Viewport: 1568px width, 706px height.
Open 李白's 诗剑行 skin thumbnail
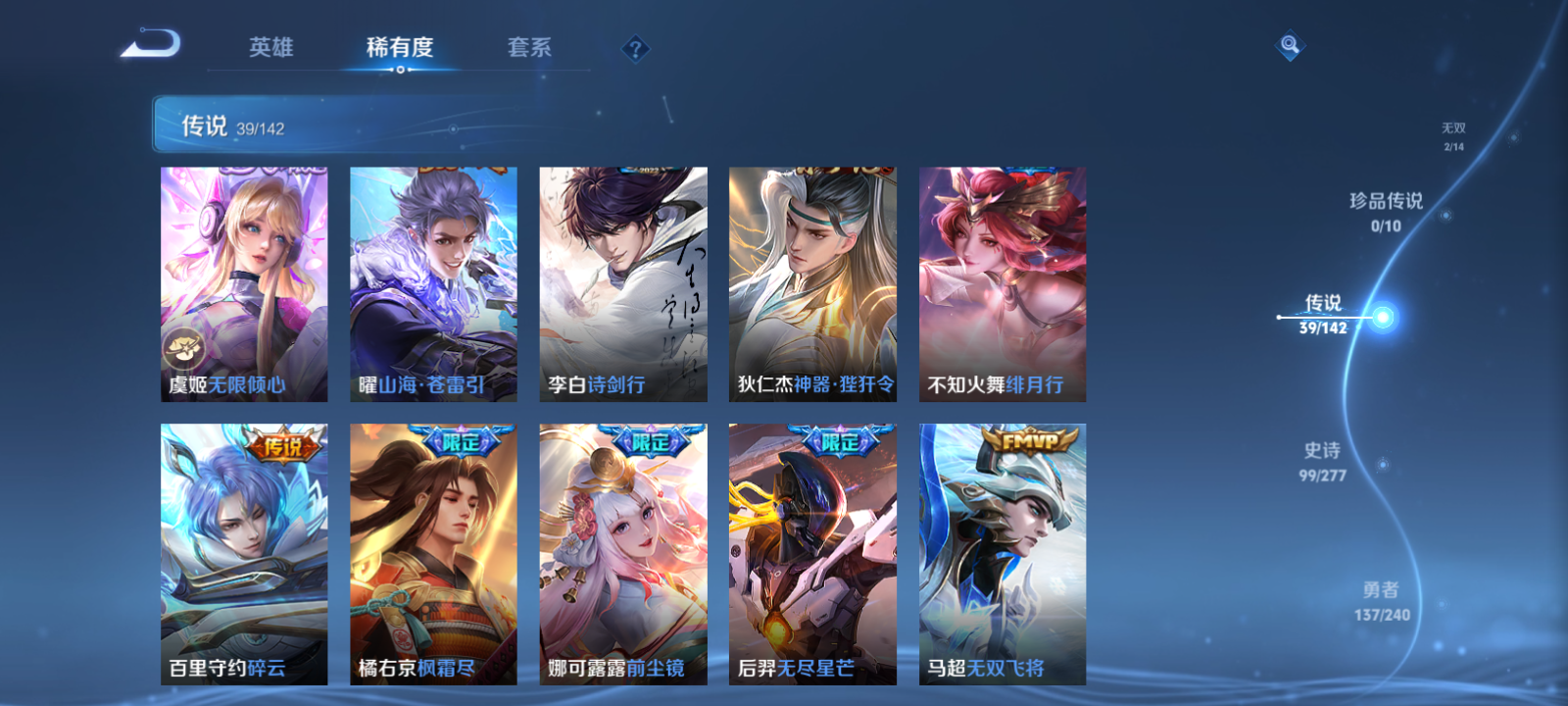point(621,283)
